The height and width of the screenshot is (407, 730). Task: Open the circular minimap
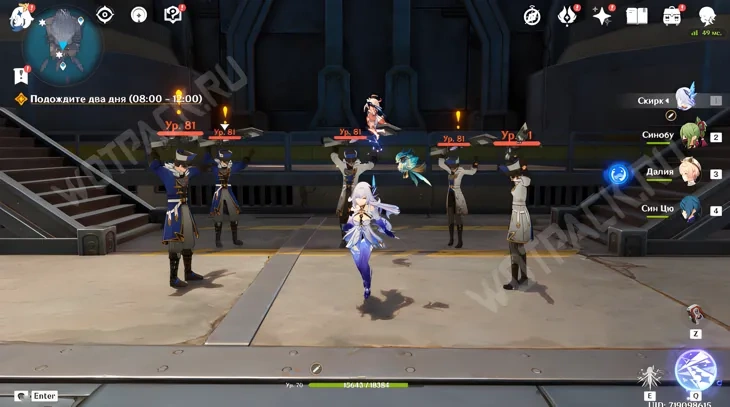point(62,44)
